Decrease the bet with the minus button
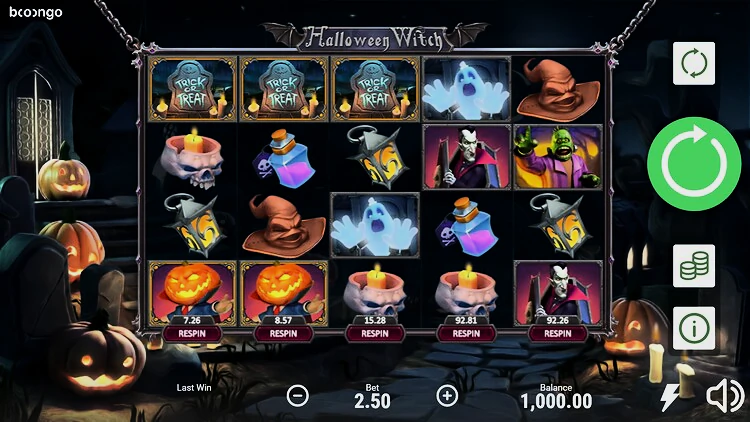The image size is (750, 422). tap(298, 395)
